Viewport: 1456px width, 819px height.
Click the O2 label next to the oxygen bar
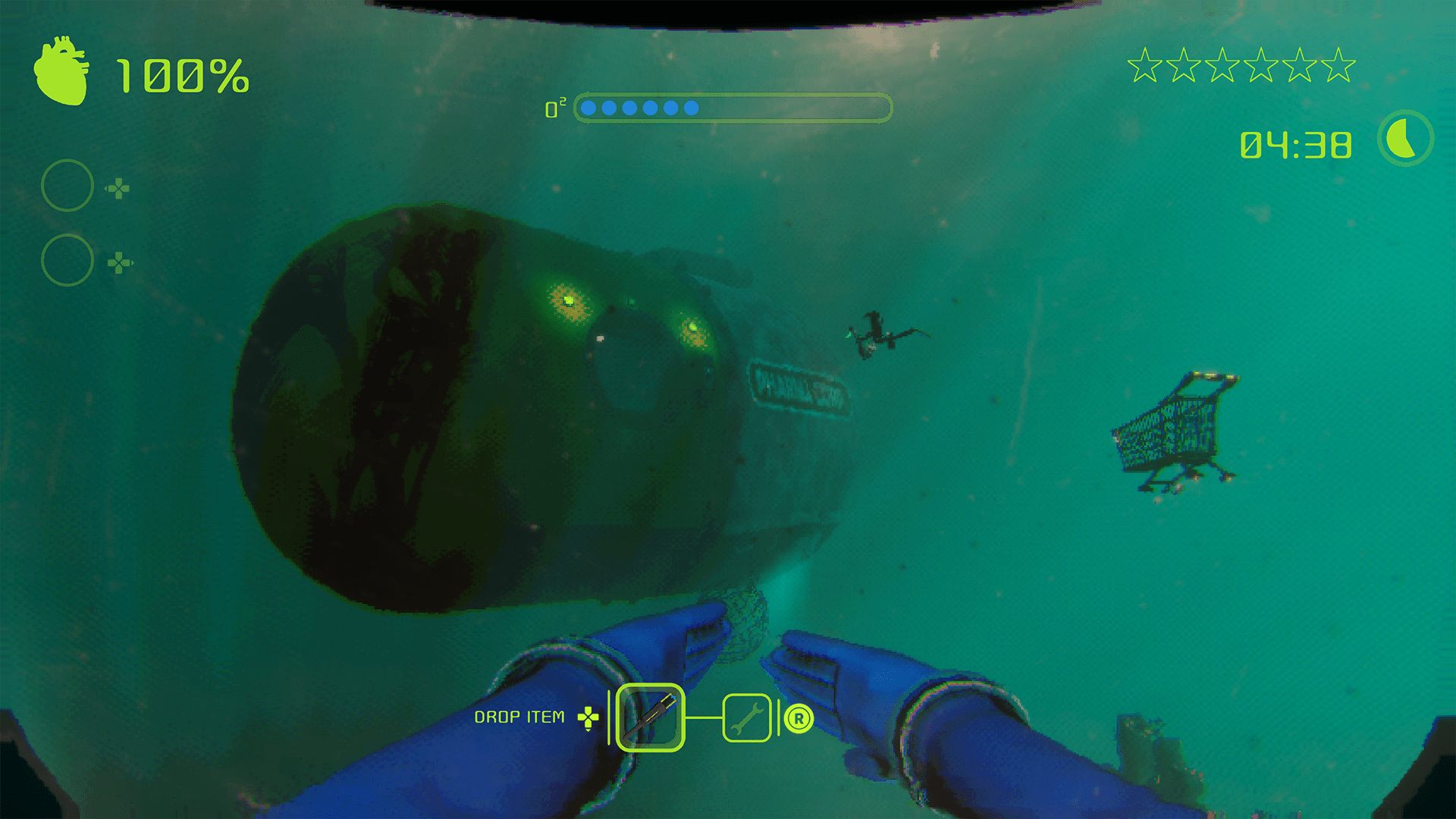click(x=556, y=108)
